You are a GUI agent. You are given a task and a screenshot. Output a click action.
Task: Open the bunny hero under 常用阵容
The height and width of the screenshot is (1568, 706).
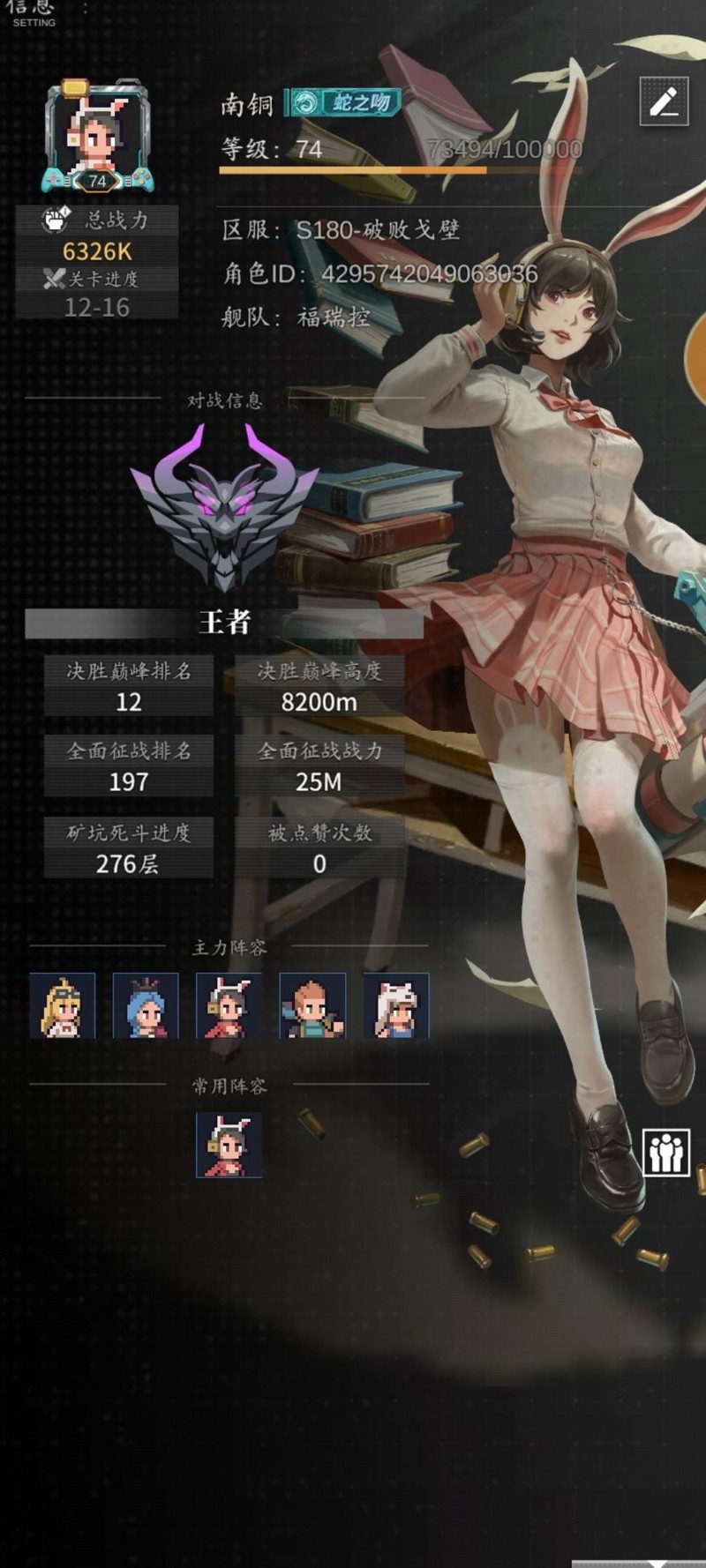pyautogui.click(x=229, y=1145)
